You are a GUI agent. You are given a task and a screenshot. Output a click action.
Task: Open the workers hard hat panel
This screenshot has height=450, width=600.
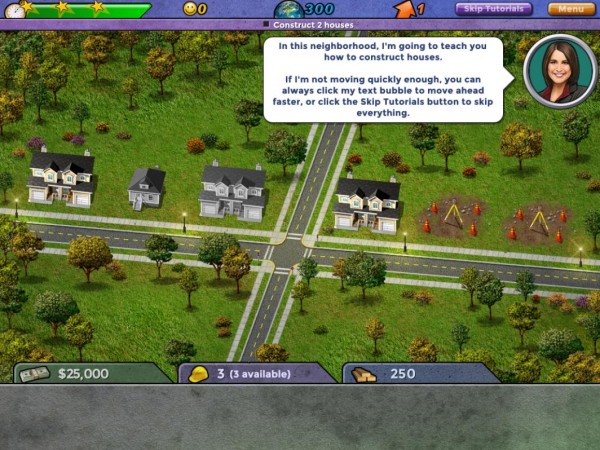coord(255,374)
